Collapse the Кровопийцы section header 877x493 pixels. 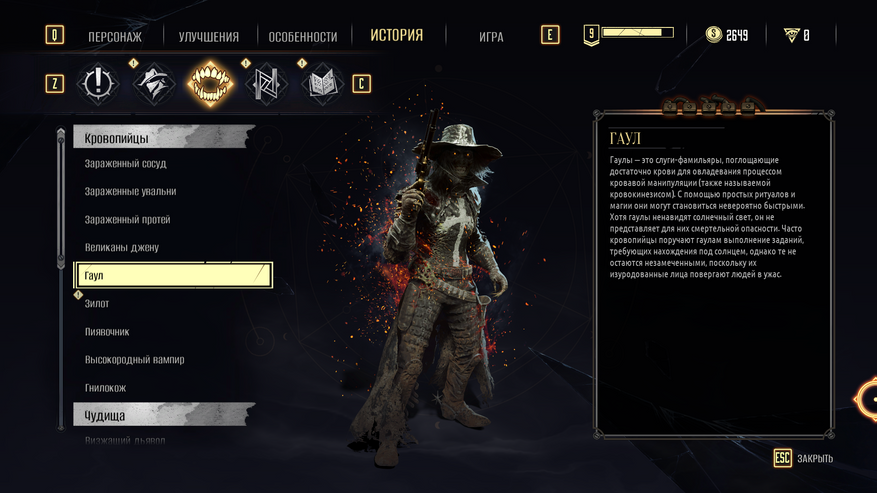(x=164, y=136)
